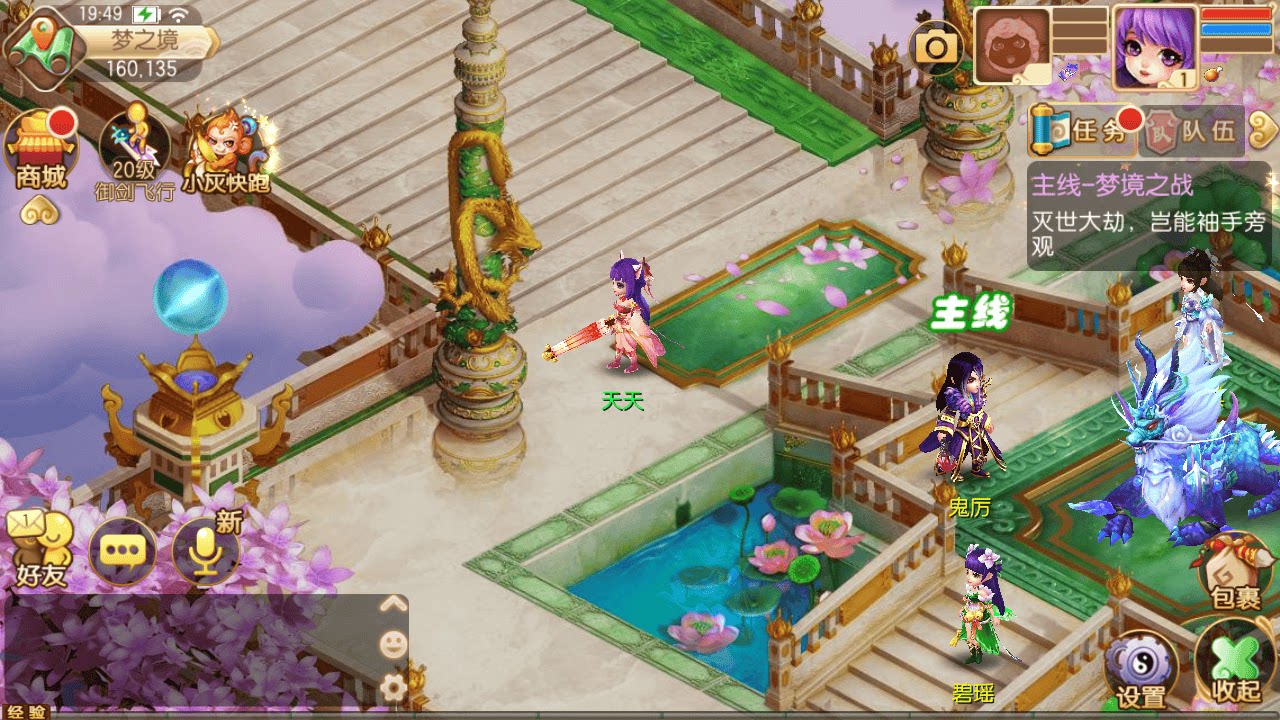Select the purple-haired player portrait
Image resolution: width=1280 pixels, height=720 pixels.
click(x=1154, y=47)
